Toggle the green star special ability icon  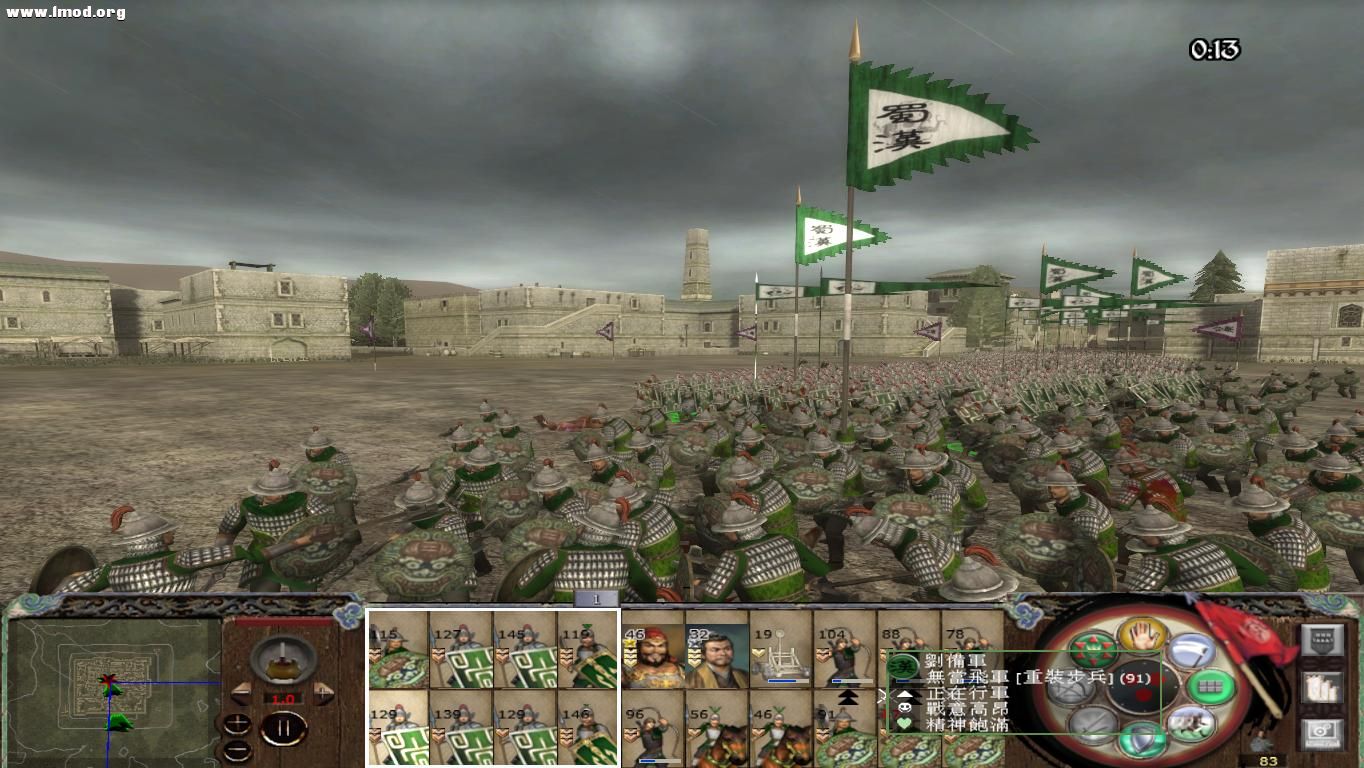pyautogui.click(x=1092, y=650)
